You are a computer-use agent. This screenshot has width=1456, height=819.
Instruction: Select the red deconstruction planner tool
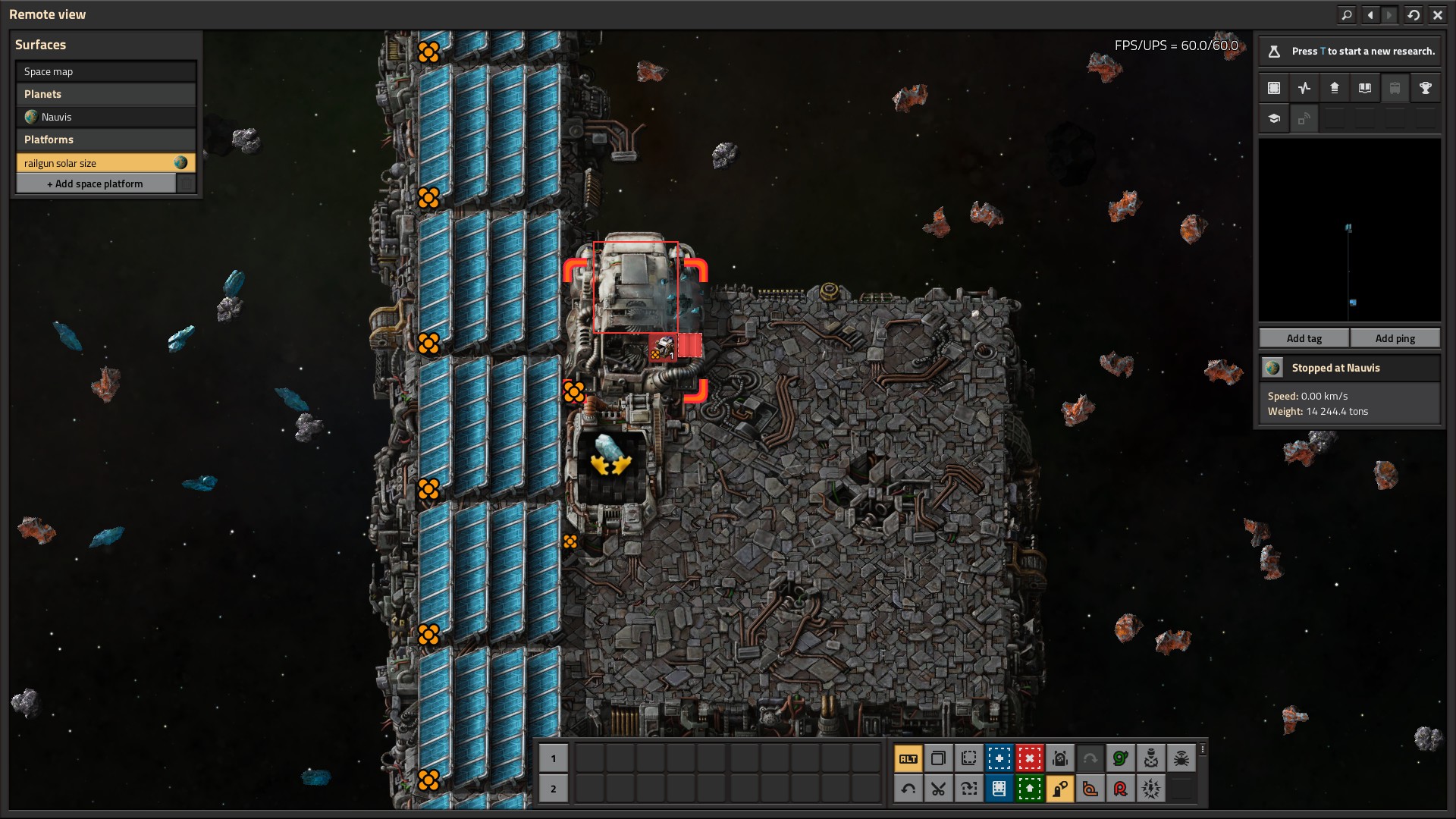[1029, 758]
